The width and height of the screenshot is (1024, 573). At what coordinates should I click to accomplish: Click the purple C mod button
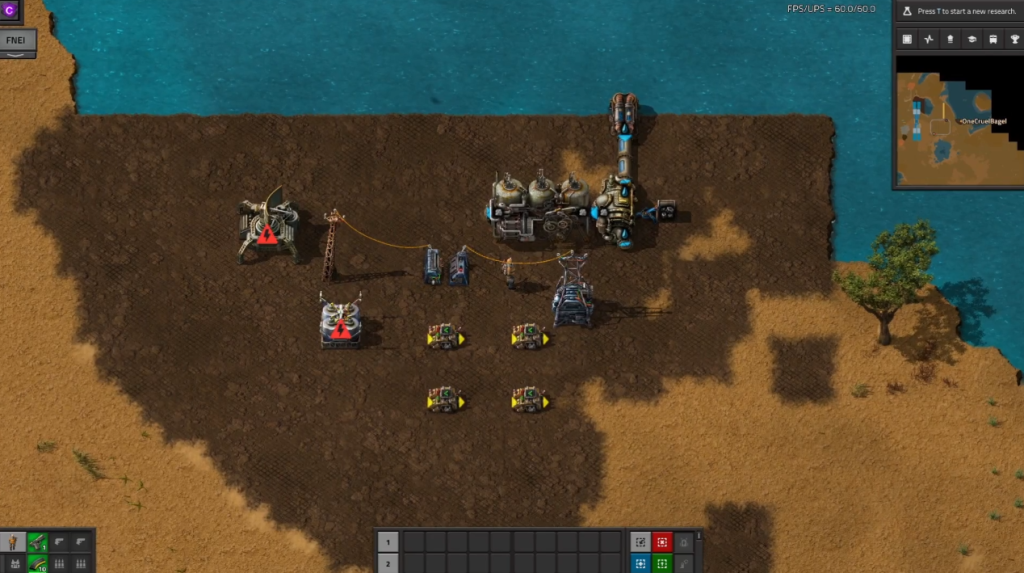[11, 9]
